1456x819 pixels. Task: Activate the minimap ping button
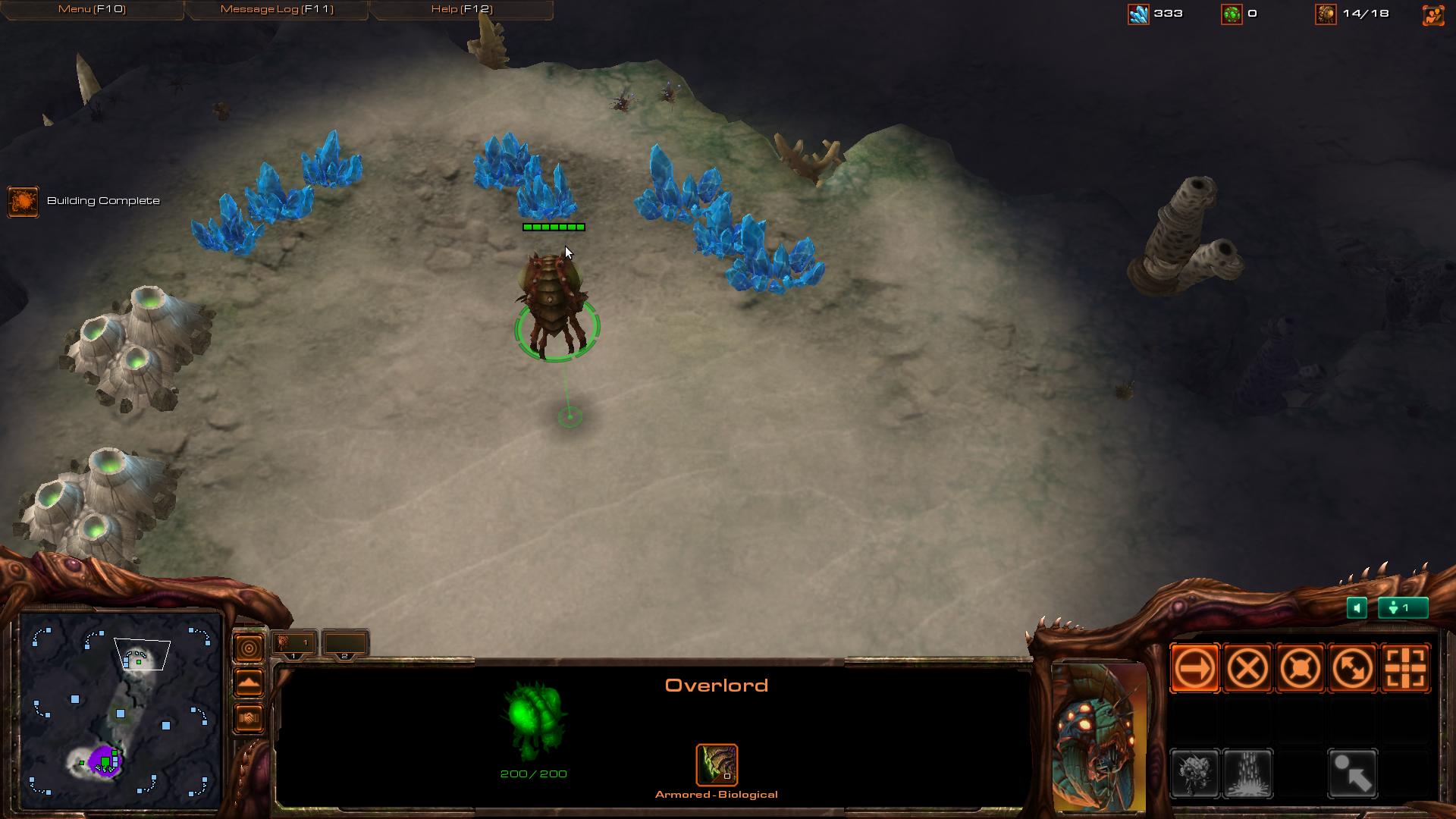(x=249, y=648)
